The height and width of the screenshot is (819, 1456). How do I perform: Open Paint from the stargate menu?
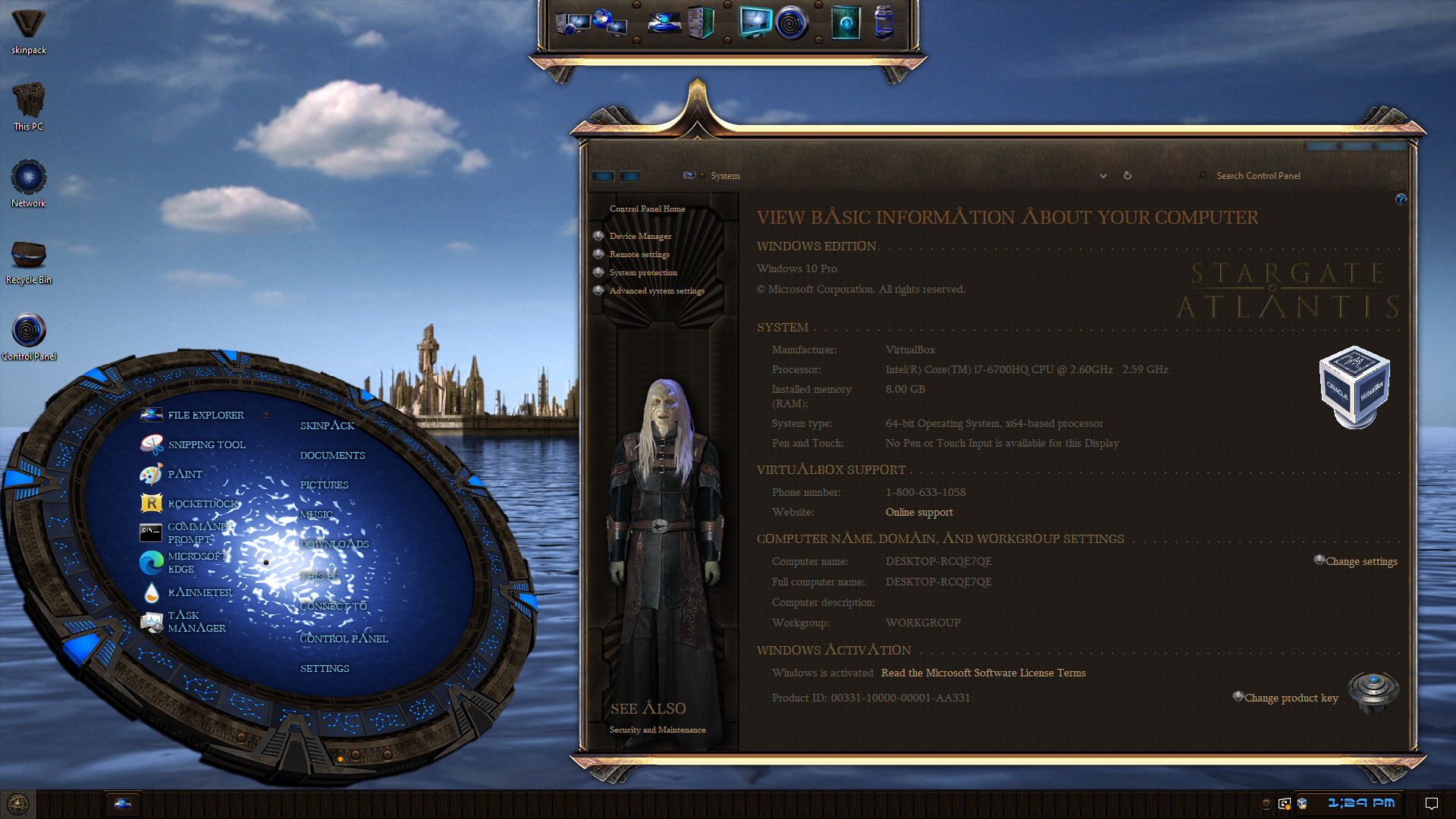point(184,474)
